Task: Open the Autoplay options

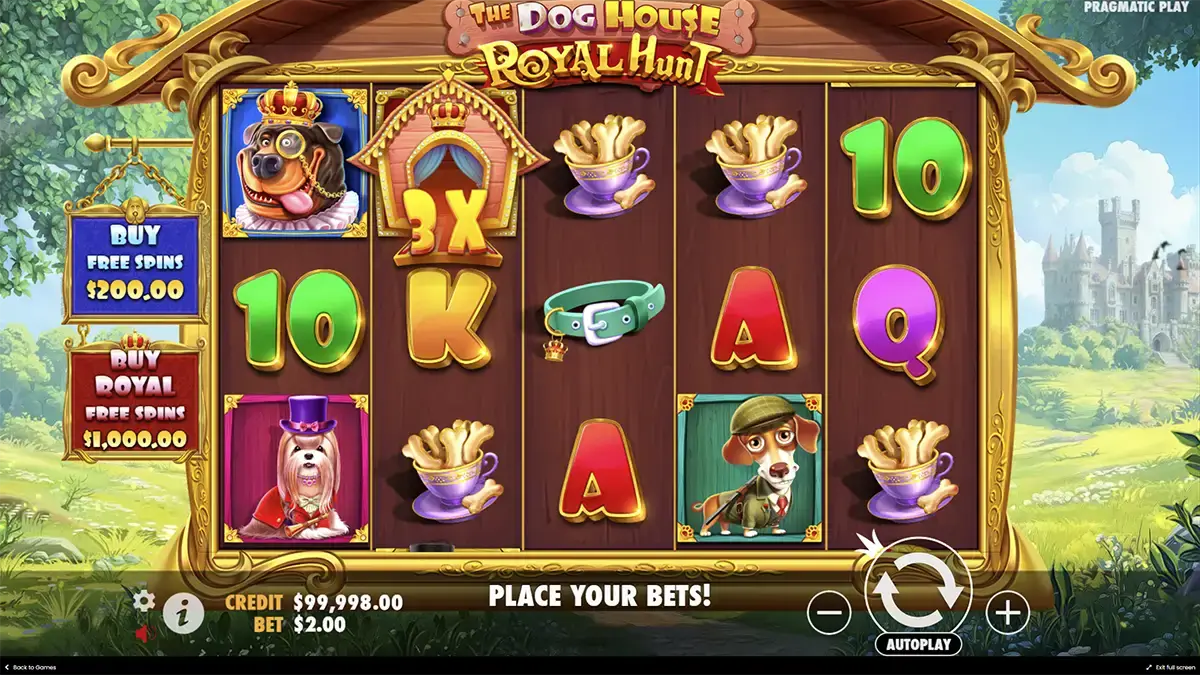Action: 918,645
